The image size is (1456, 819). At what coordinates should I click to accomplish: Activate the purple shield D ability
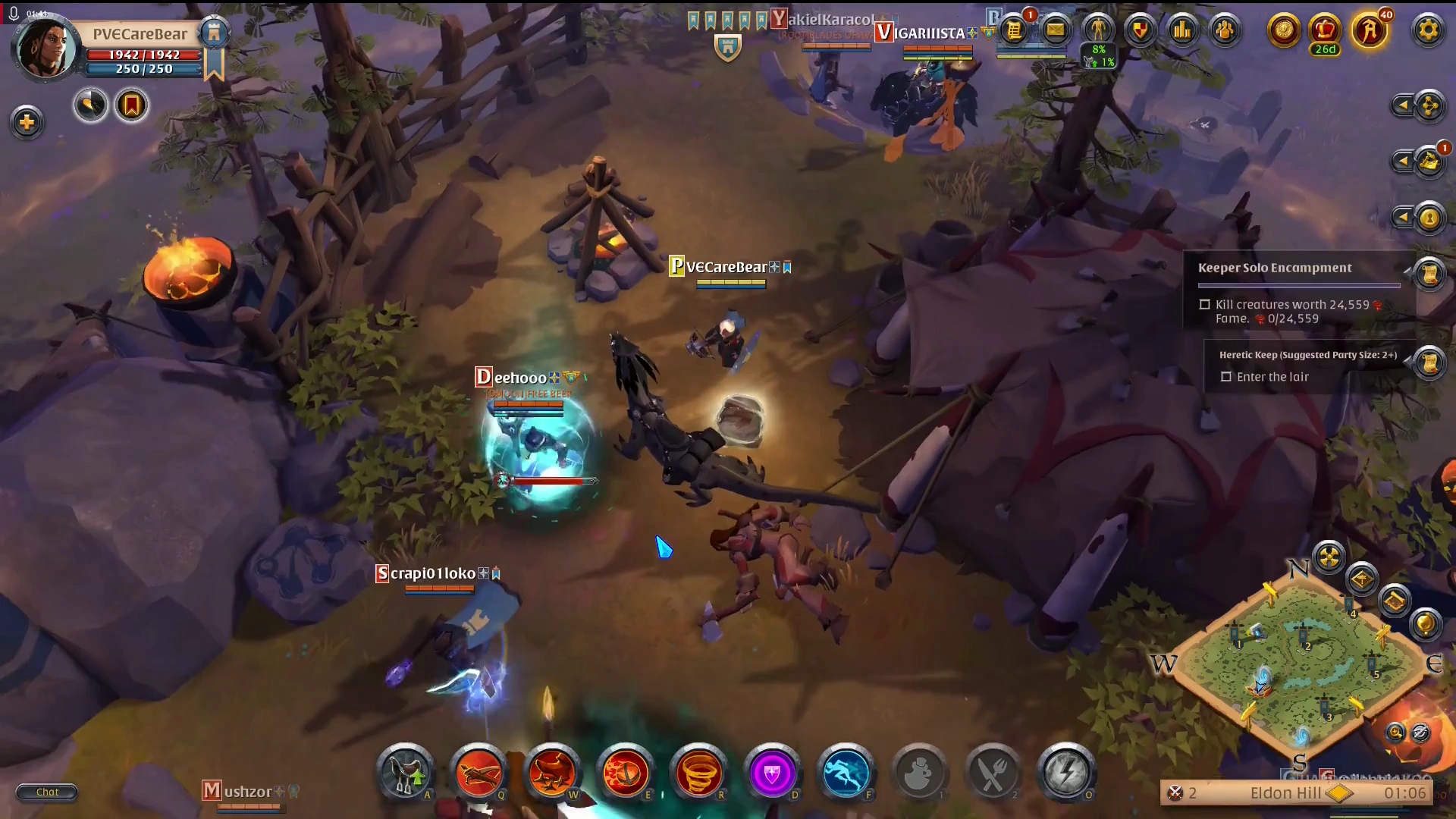tap(772, 773)
